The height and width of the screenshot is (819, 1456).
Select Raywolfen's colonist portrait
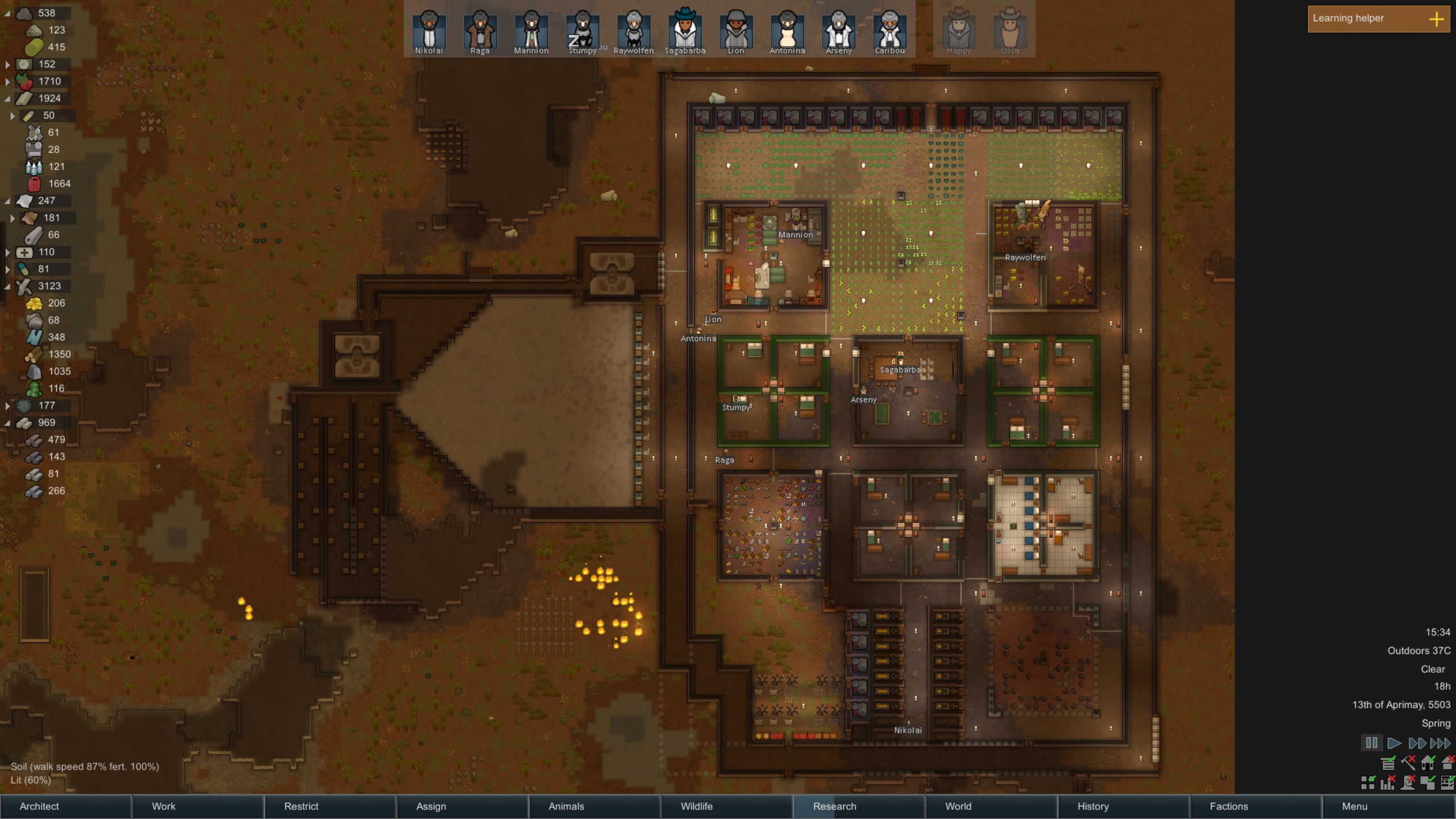coord(633,31)
